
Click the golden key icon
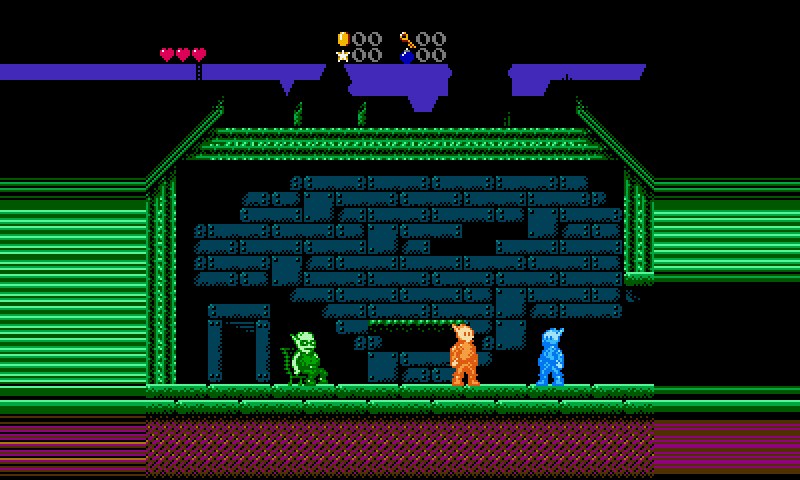pos(407,40)
